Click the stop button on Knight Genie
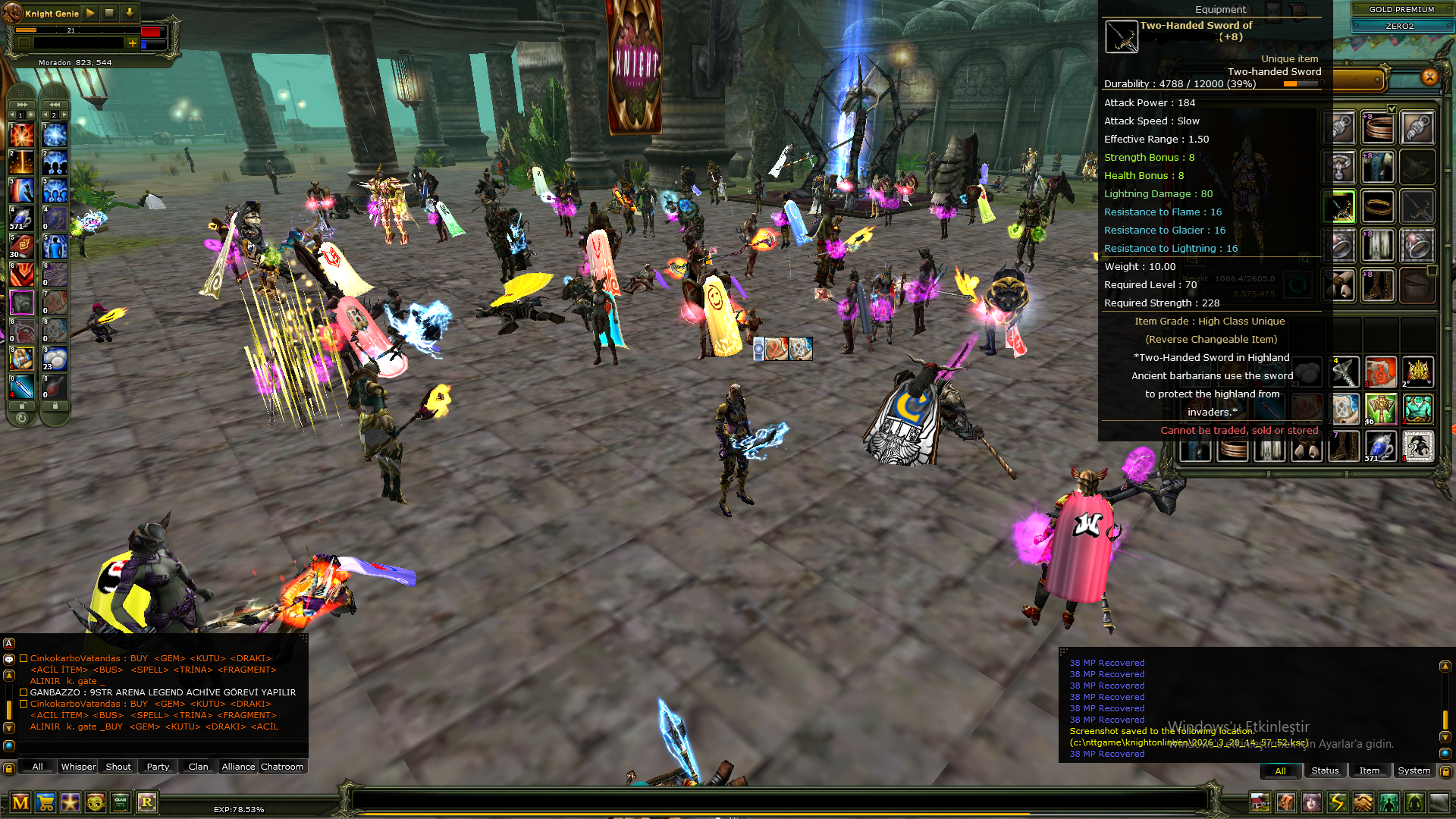This screenshot has height=819, width=1456. (109, 14)
